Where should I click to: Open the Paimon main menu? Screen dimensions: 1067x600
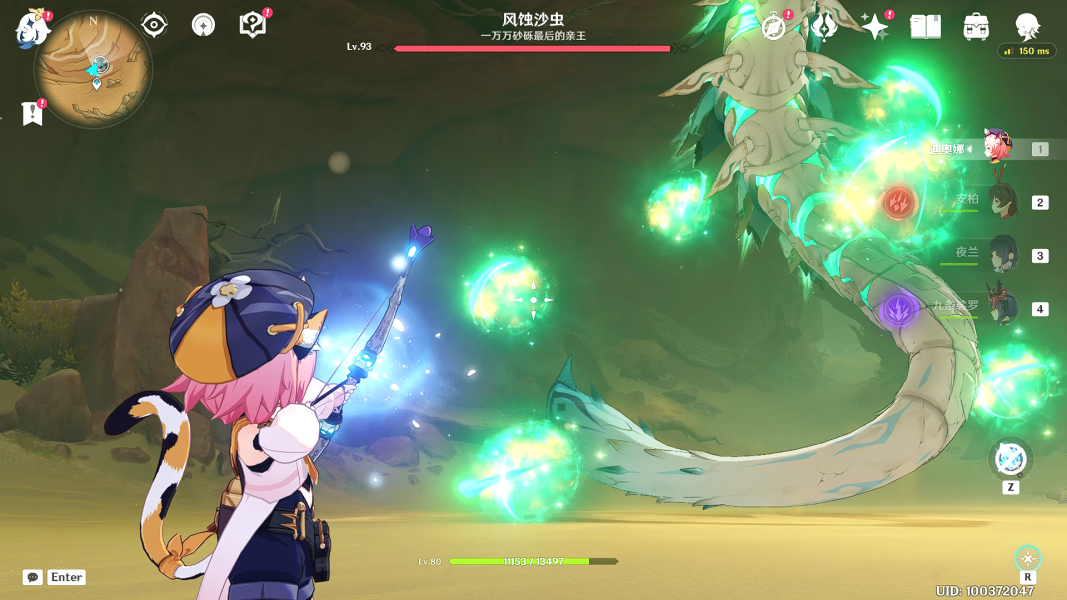[32, 28]
